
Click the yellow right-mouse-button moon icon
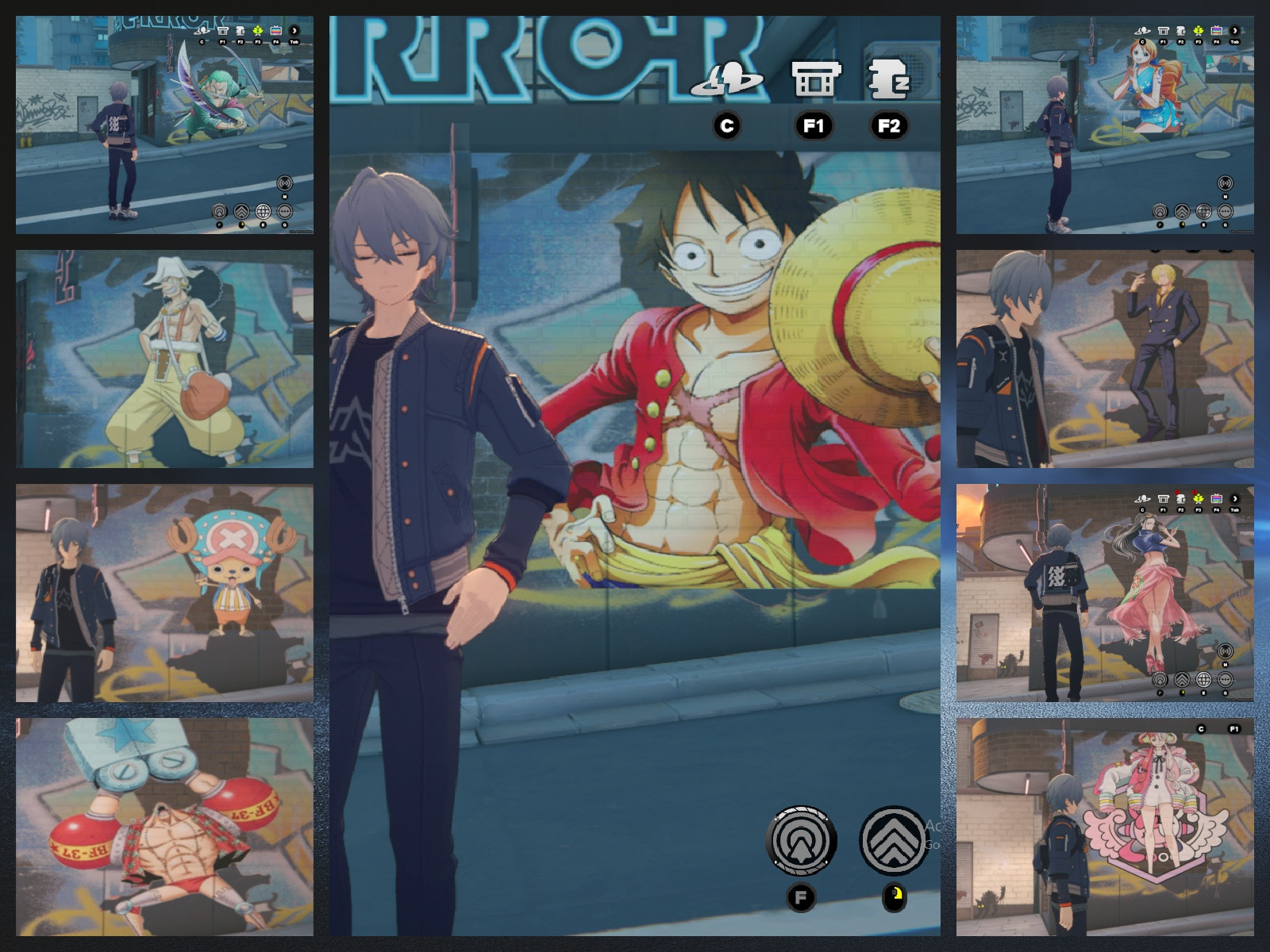(894, 896)
